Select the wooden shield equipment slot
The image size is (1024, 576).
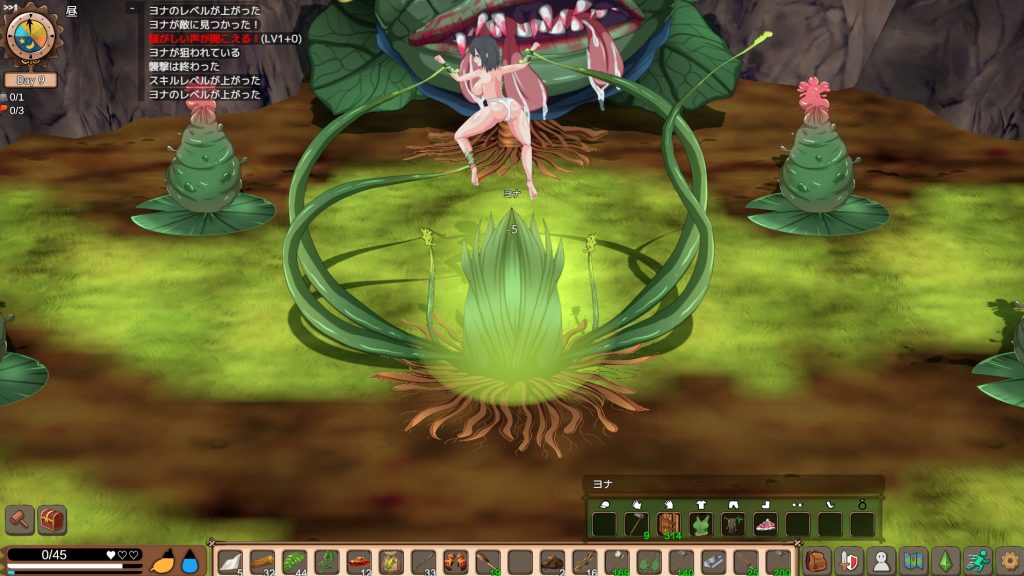point(668,524)
